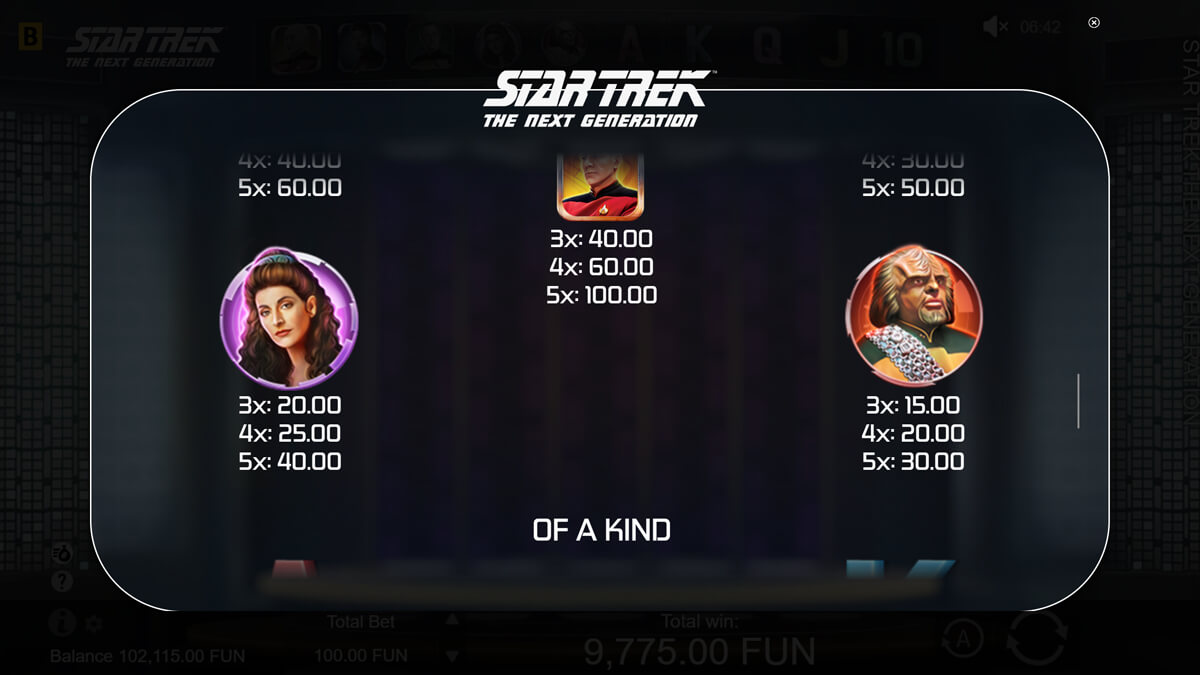The image size is (1200, 675).
Task: Toggle the muted speaker sound icon
Action: [x=995, y=27]
